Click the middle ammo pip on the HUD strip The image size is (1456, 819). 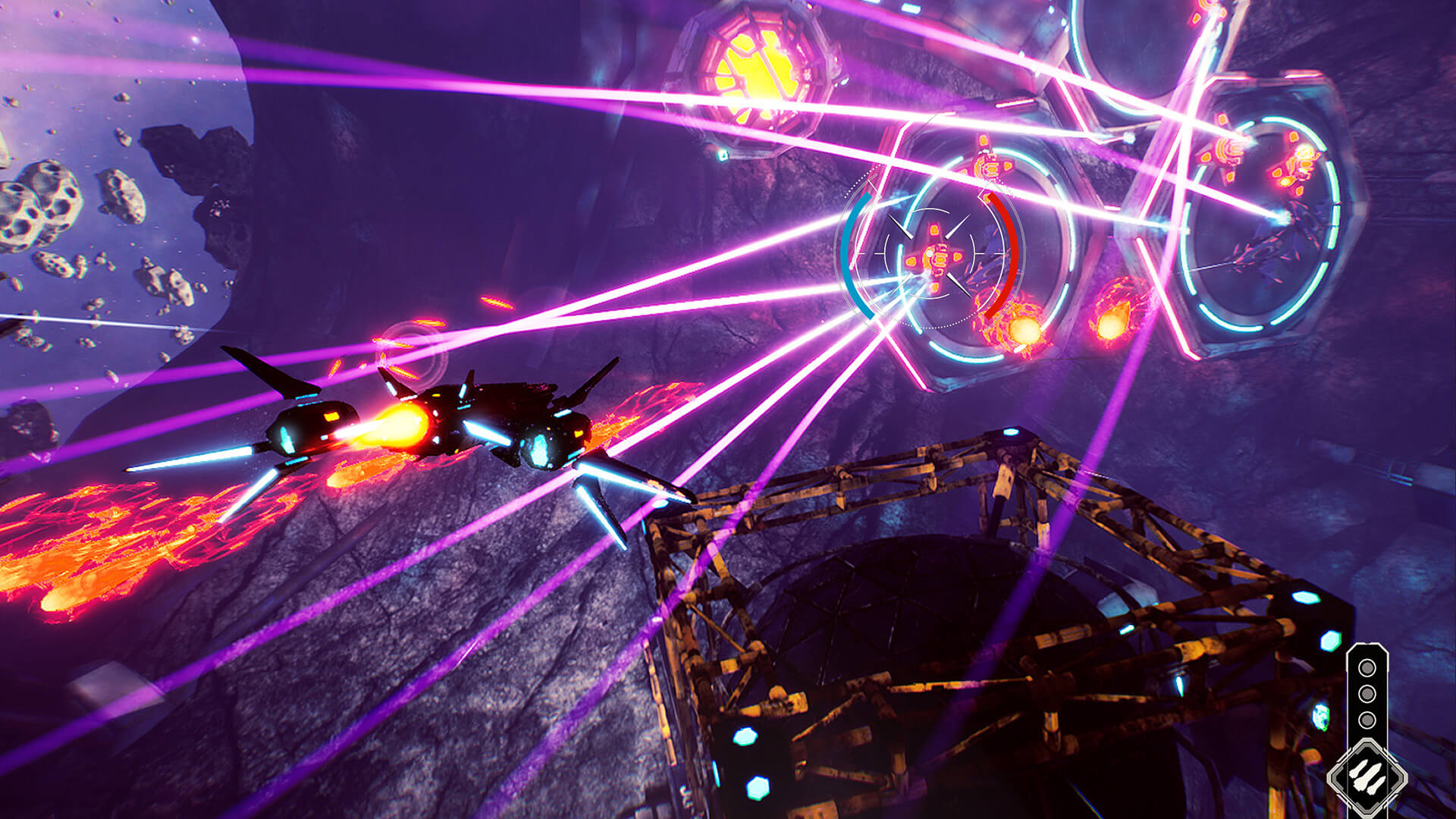tap(1367, 693)
